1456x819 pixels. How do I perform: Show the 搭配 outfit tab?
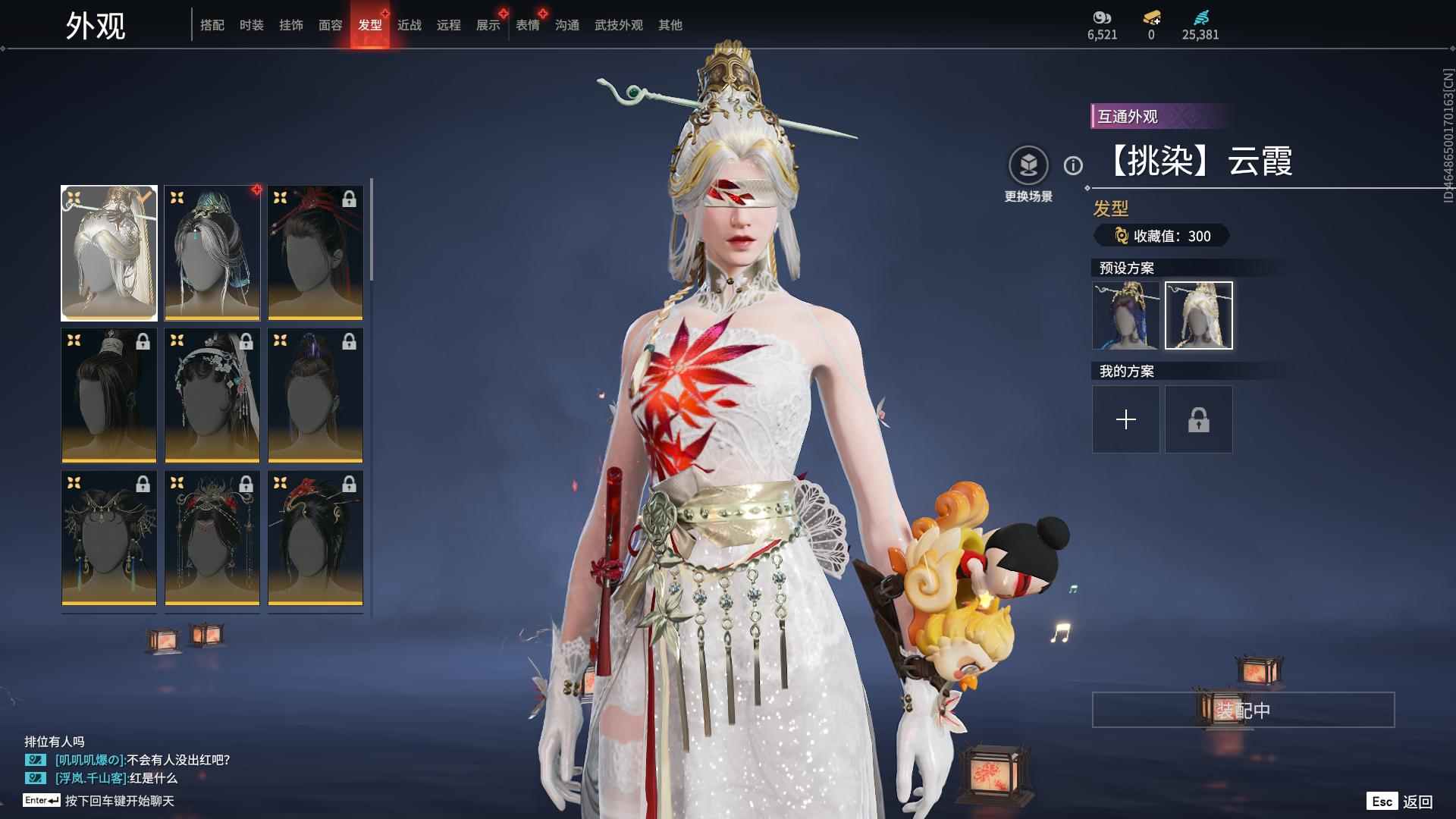212,25
